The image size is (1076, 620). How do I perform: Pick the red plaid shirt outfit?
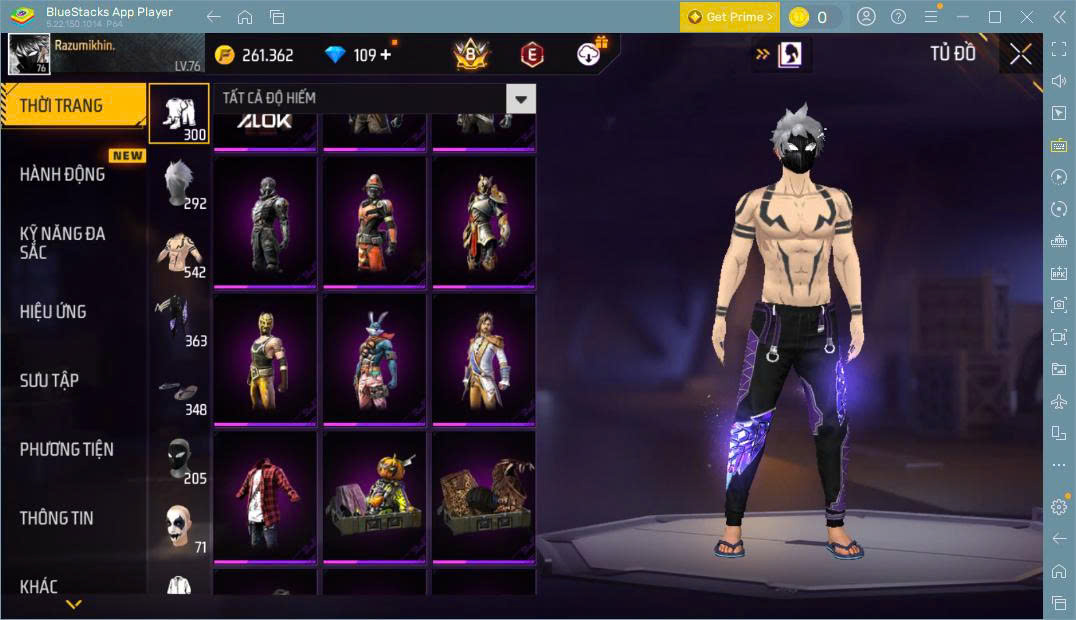[x=265, y=497]
